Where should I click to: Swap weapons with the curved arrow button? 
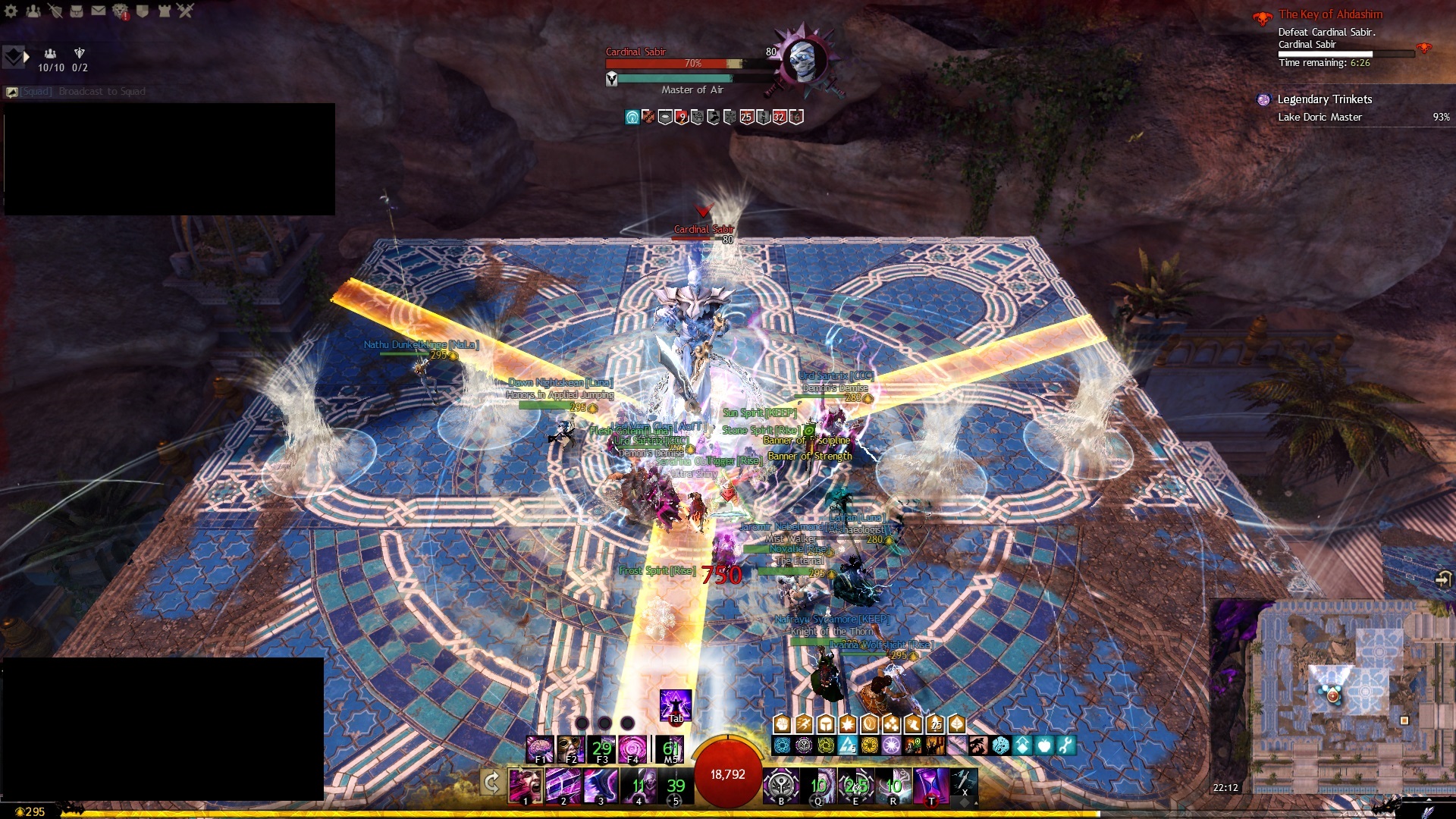(491, 783)
